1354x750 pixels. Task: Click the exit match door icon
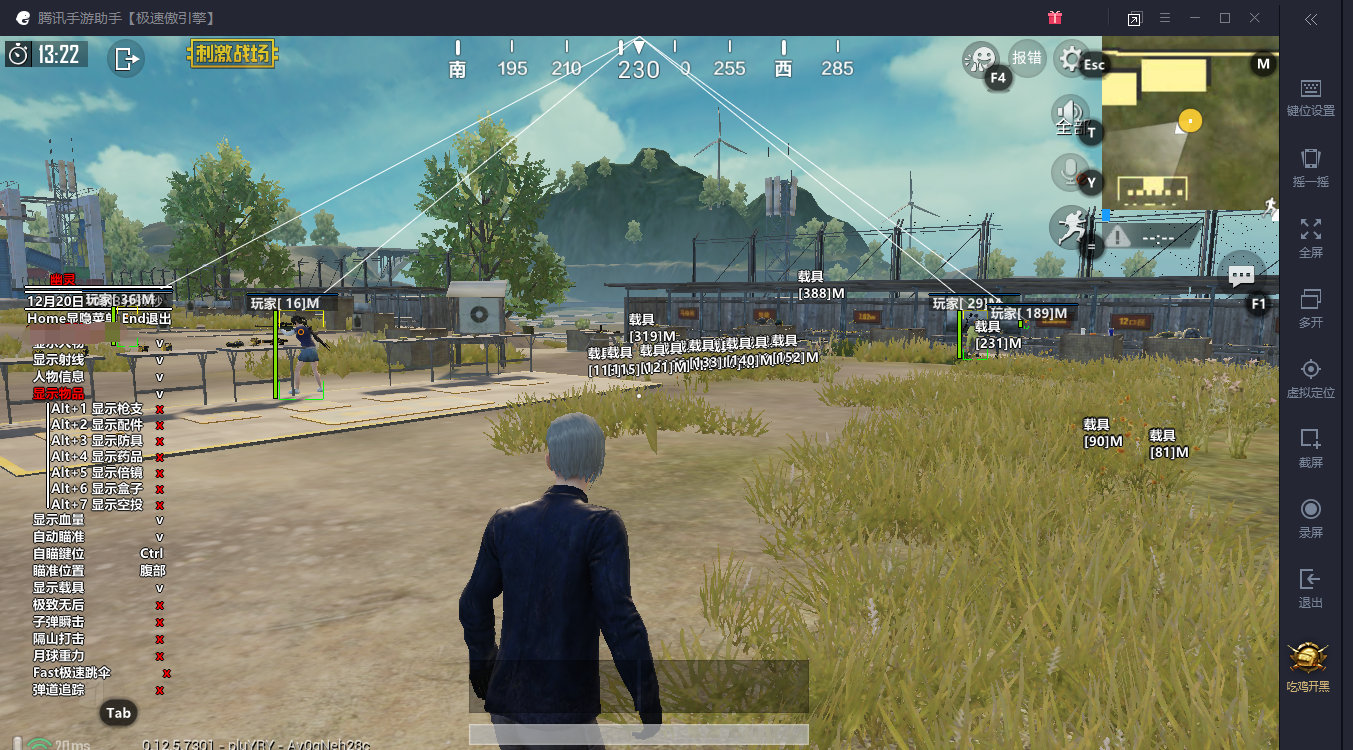127,58
